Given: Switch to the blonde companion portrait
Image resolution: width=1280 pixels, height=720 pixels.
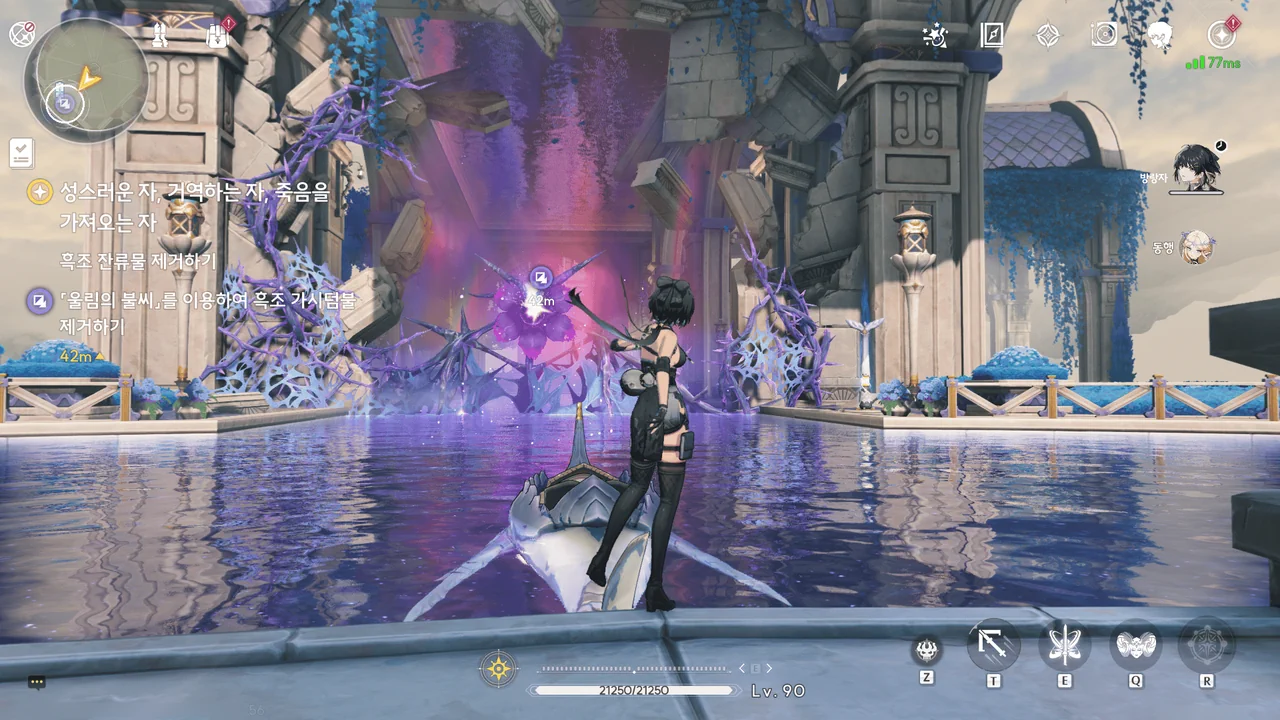Looking at the screenshot, I should tap(1195, 246).
